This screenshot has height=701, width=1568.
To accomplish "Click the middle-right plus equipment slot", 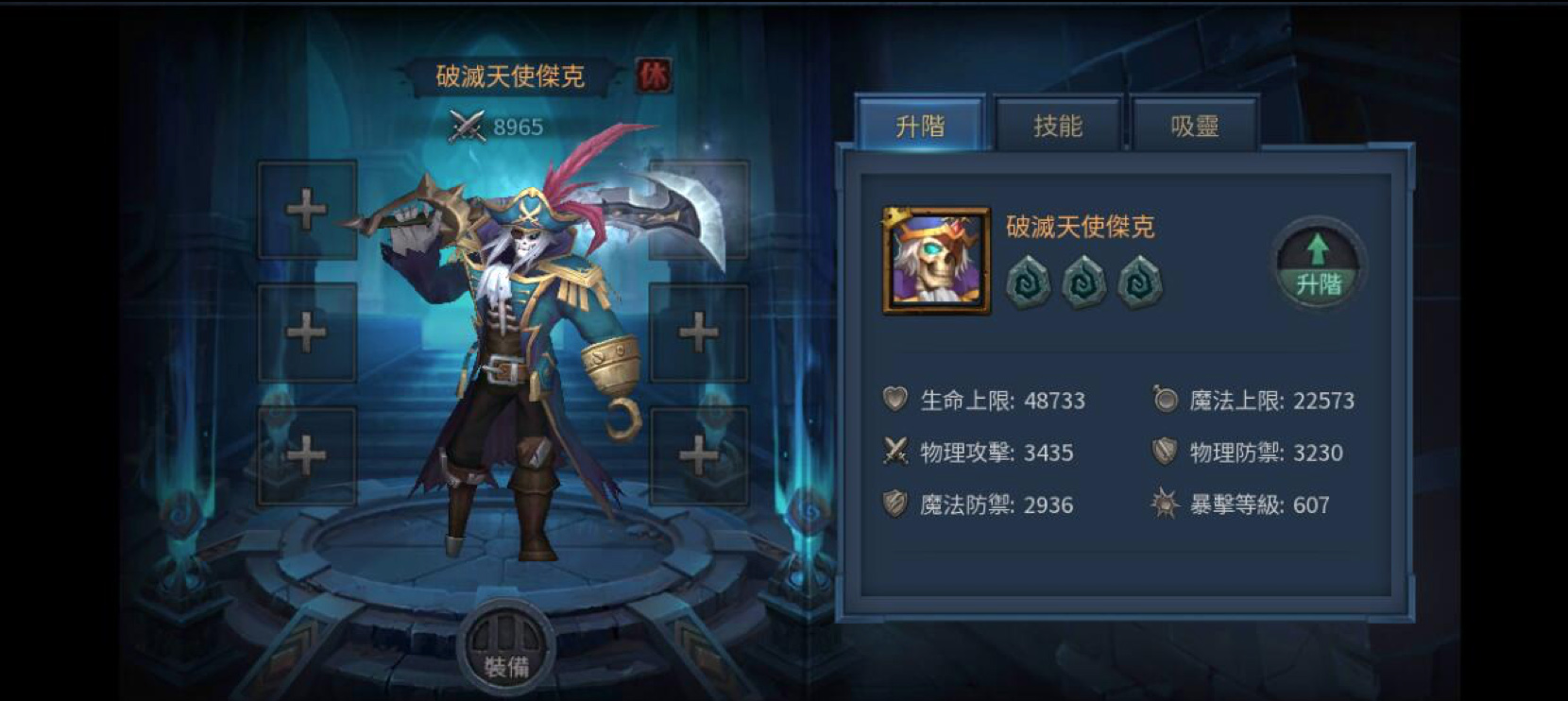I will [699, 331].
